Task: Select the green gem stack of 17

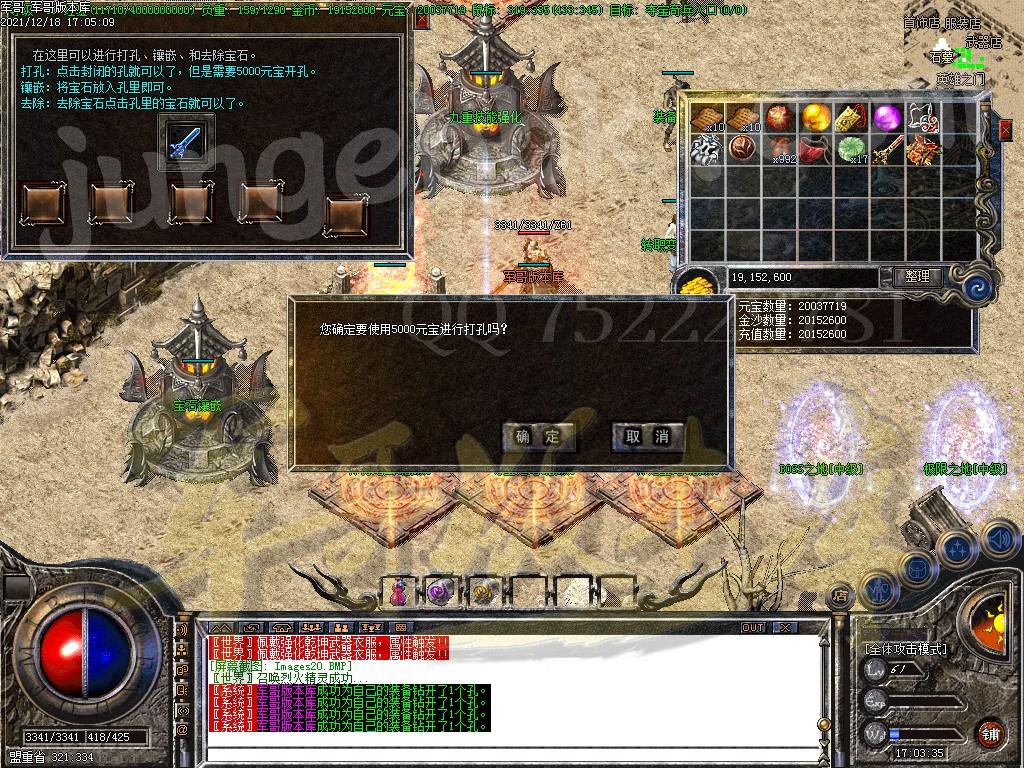Action: [x=851, y=150]
